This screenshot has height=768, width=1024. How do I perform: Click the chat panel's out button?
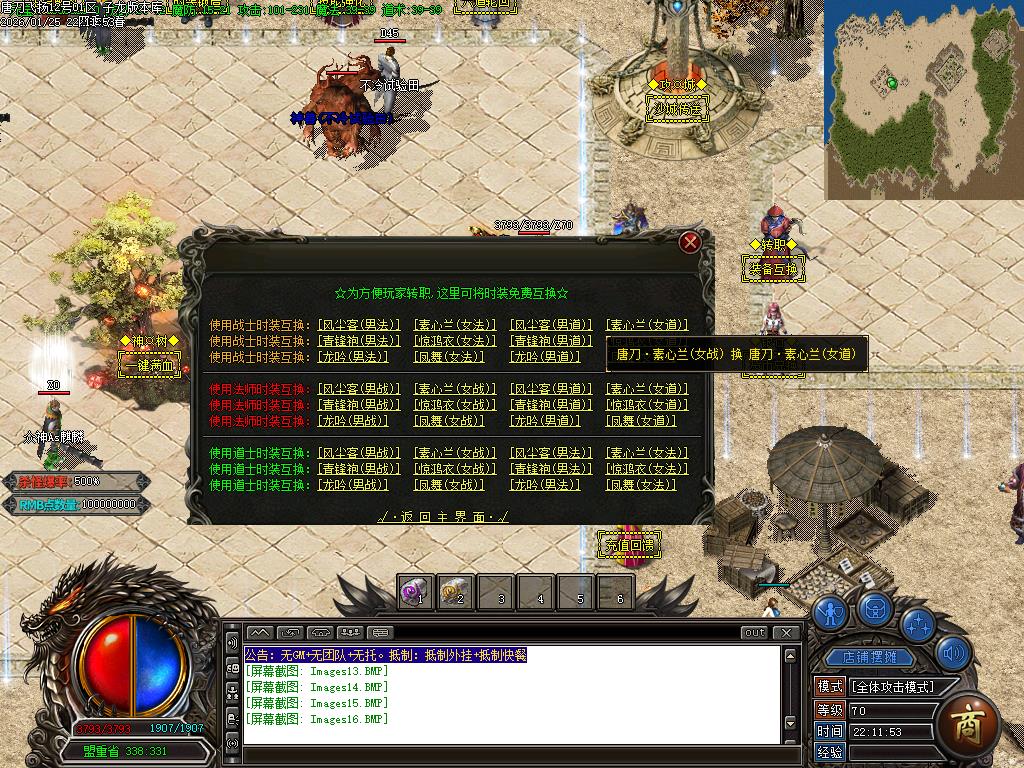(x=755, y=632)
